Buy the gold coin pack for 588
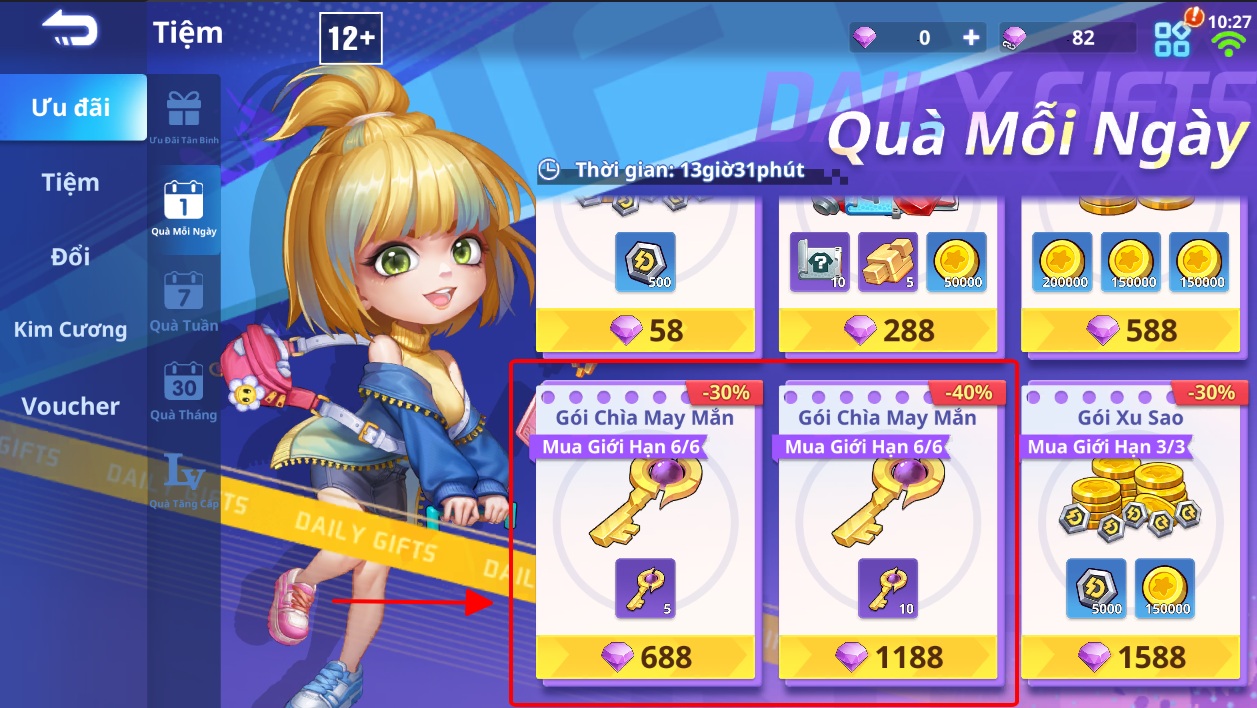This screenshot has width=1257, height=708. click(x=1131, y=330)
